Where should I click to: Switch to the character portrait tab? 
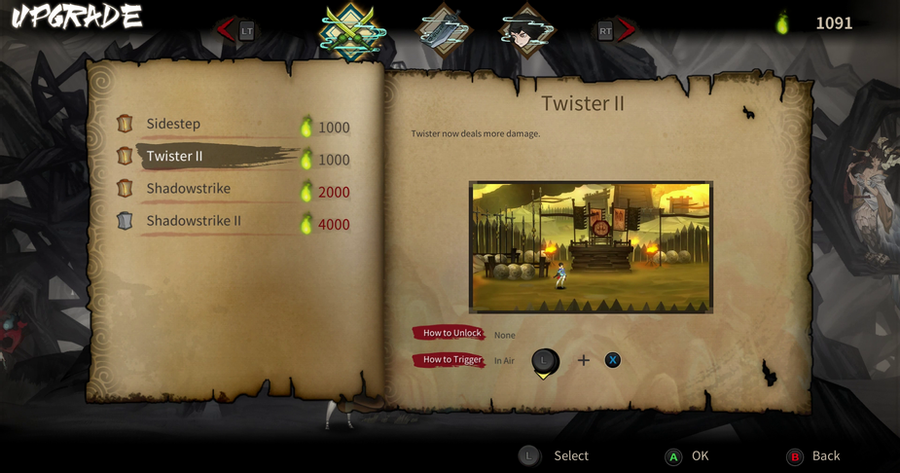point(527,30)
